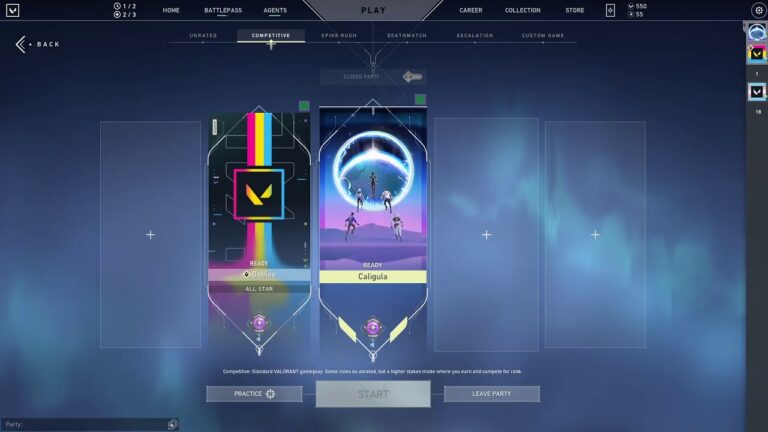The height and width of the screenshot is (432, 768).
Task: Choose the Deathmatch mode tab
Action: click(407, 36)
